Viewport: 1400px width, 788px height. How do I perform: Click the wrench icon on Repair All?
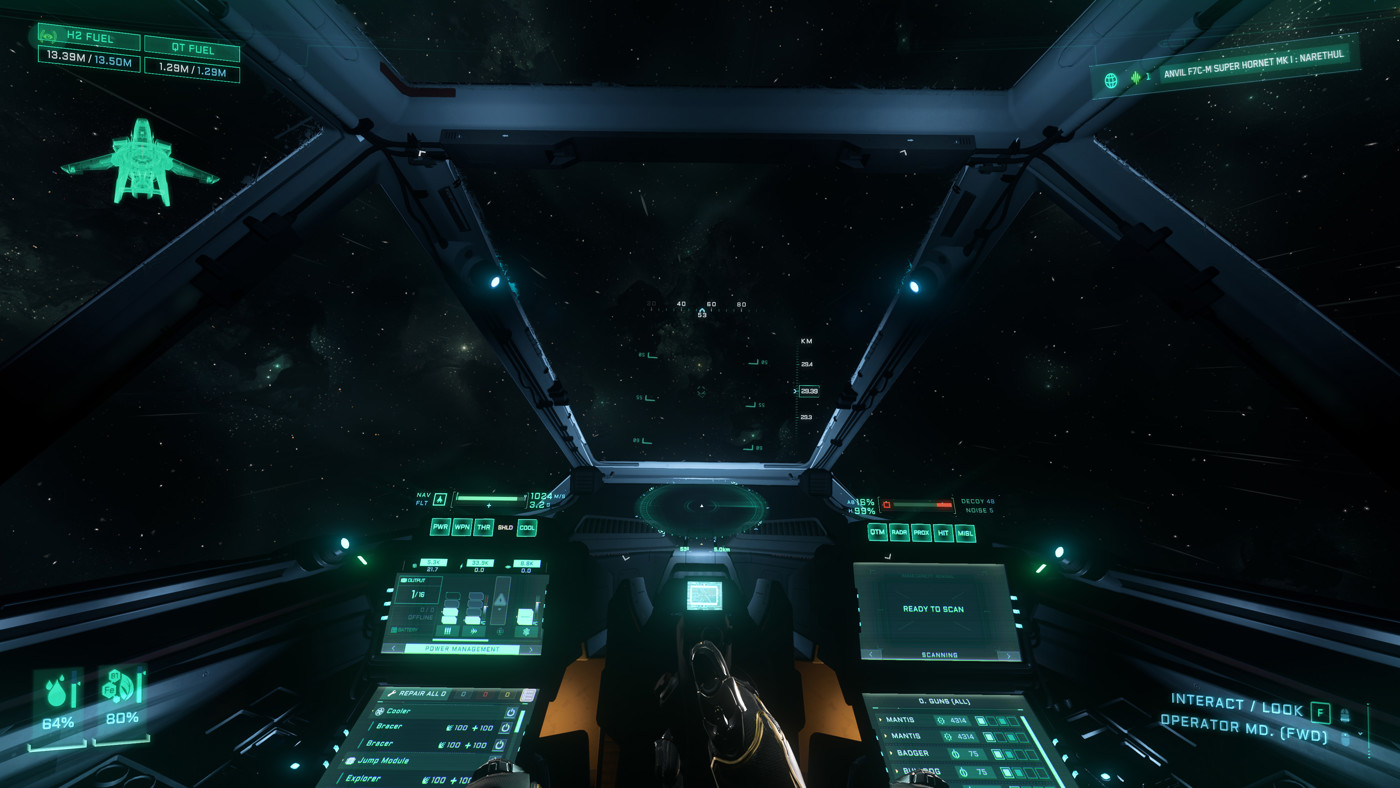393,693
